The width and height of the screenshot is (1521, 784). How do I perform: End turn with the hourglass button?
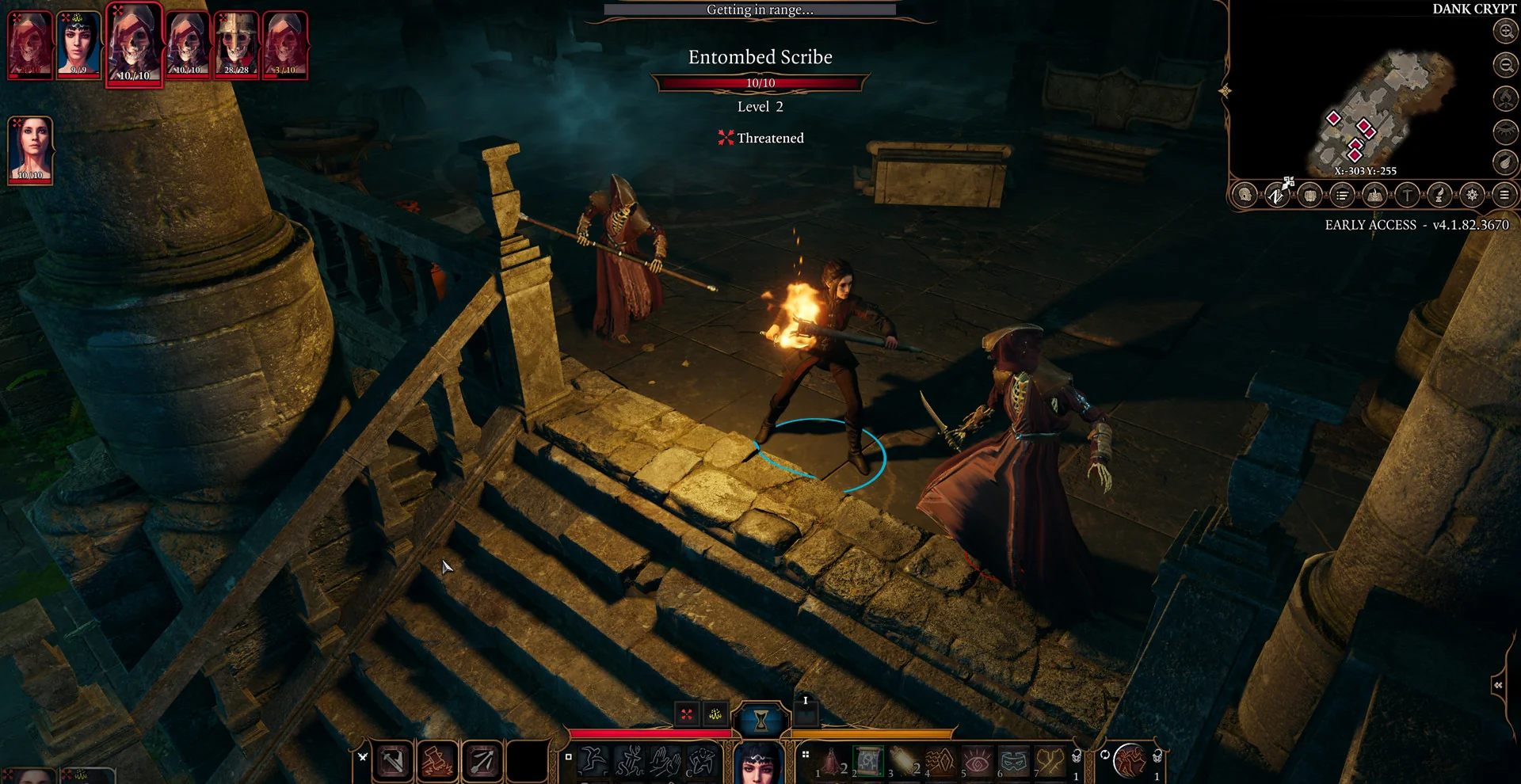coord(760,720)
